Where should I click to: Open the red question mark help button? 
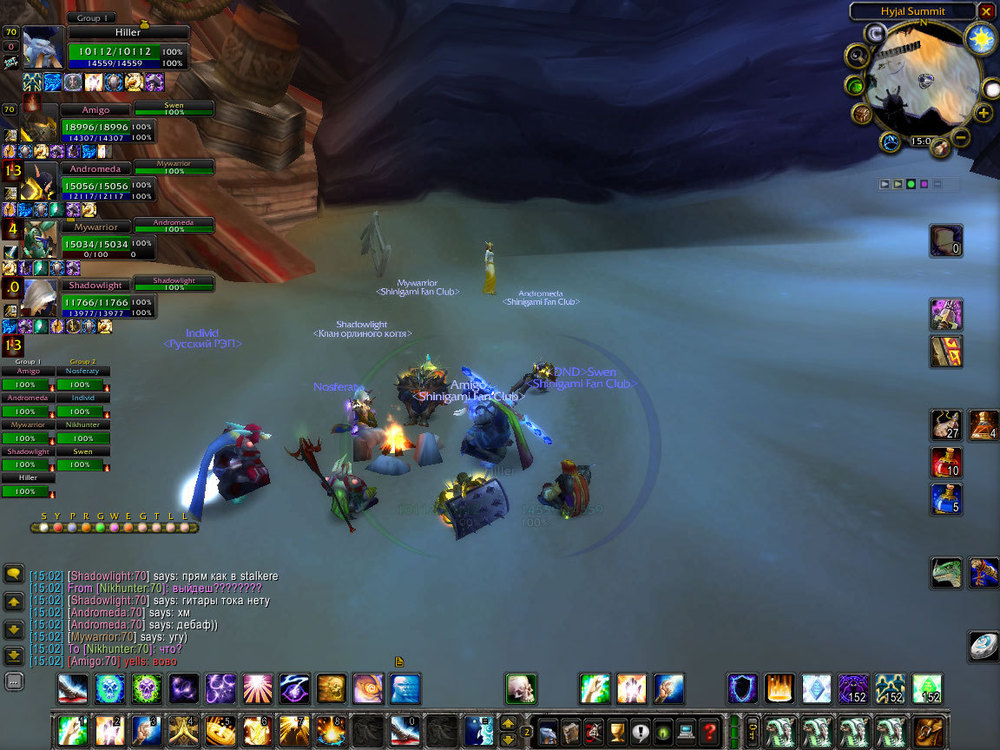tap(710, 731)
